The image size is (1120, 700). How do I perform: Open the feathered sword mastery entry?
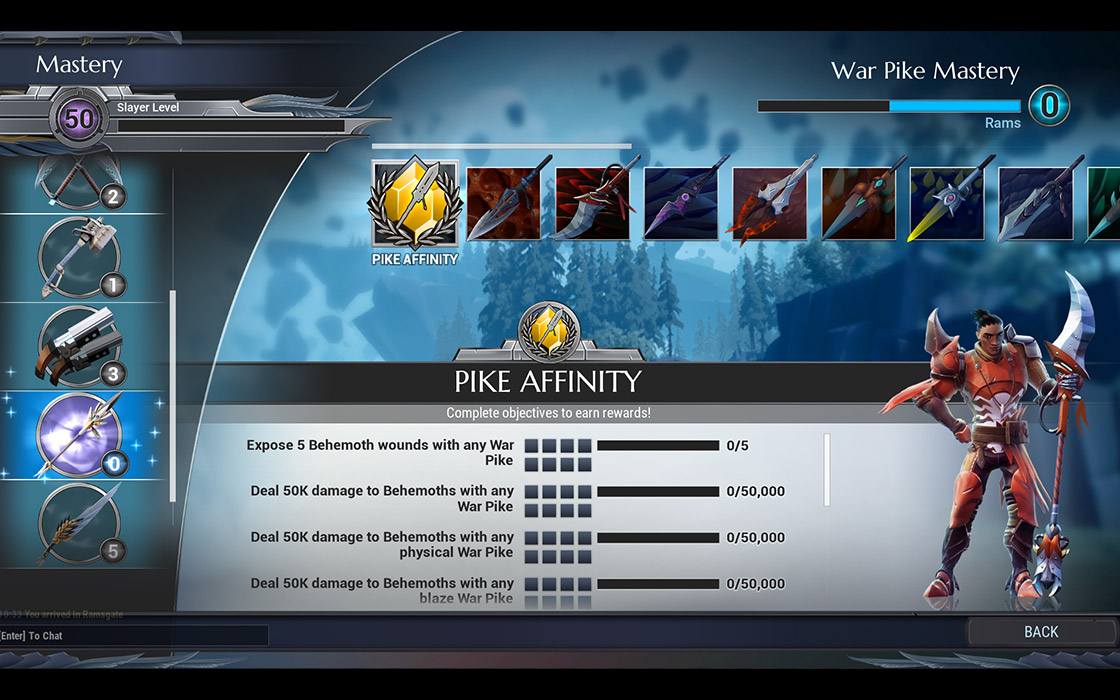click(80, 524)
